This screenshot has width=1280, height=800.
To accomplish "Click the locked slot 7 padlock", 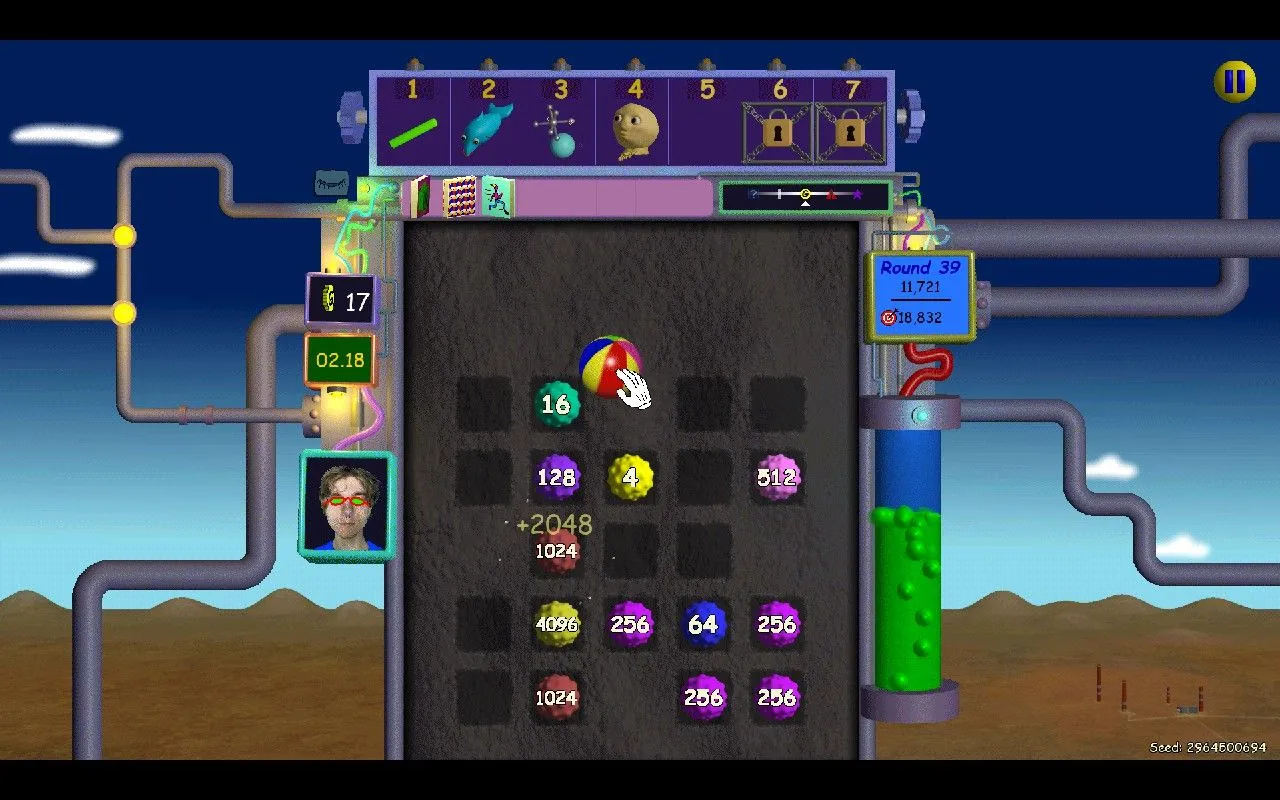I will pos(850,132).
